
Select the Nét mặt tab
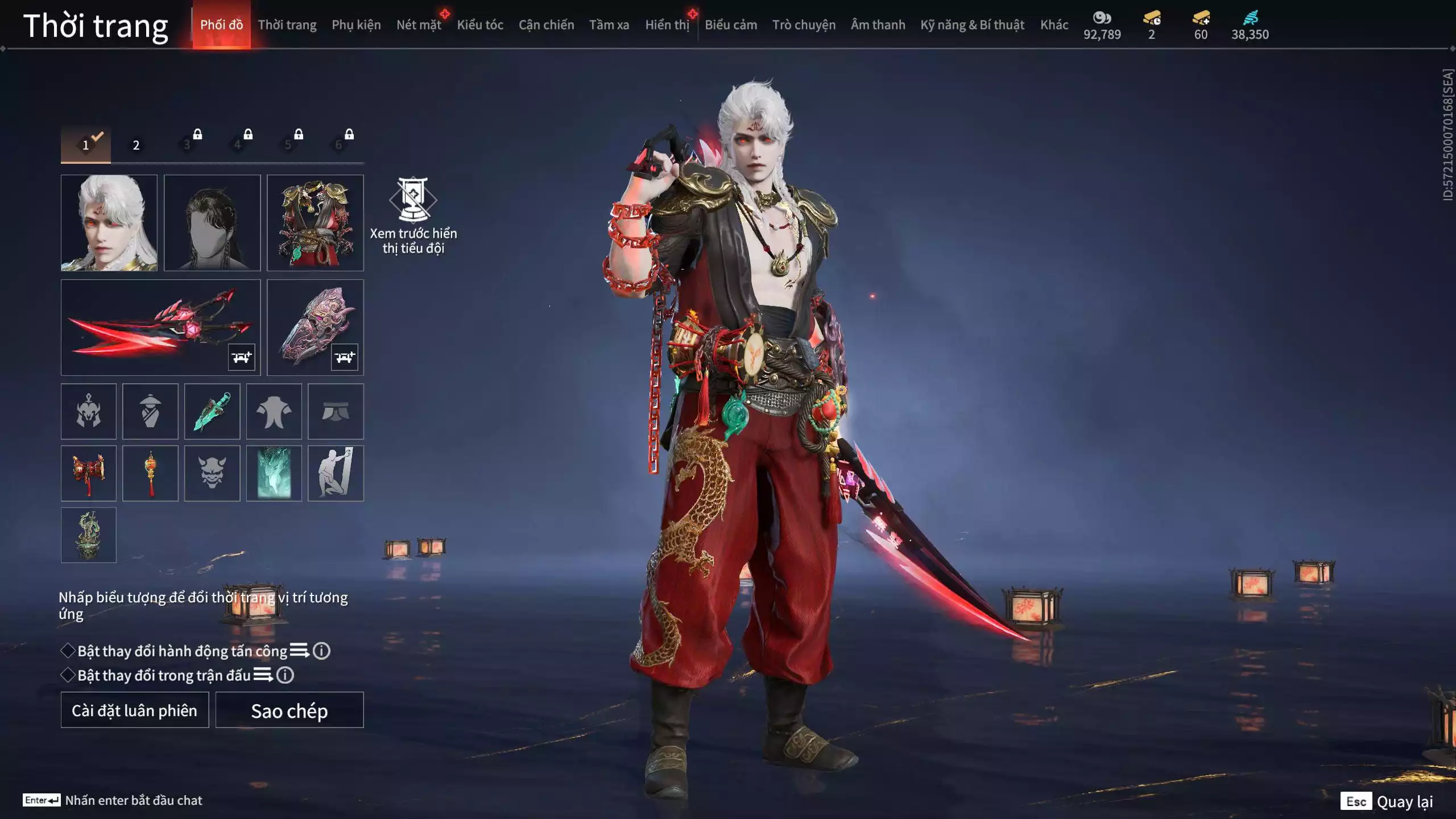(419, 25)
